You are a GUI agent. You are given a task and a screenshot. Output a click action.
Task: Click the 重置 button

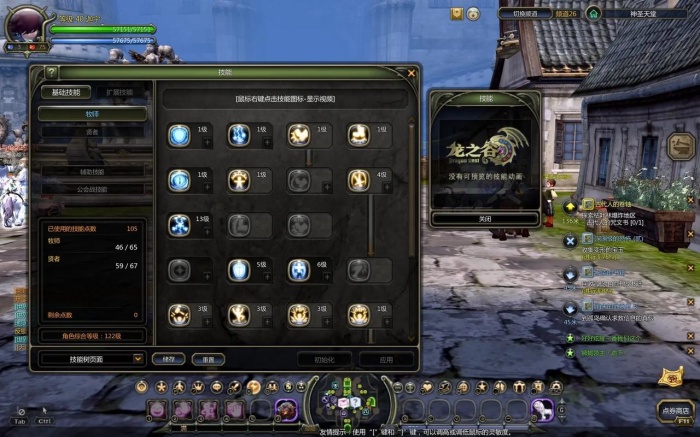click(x=207, y=358)
